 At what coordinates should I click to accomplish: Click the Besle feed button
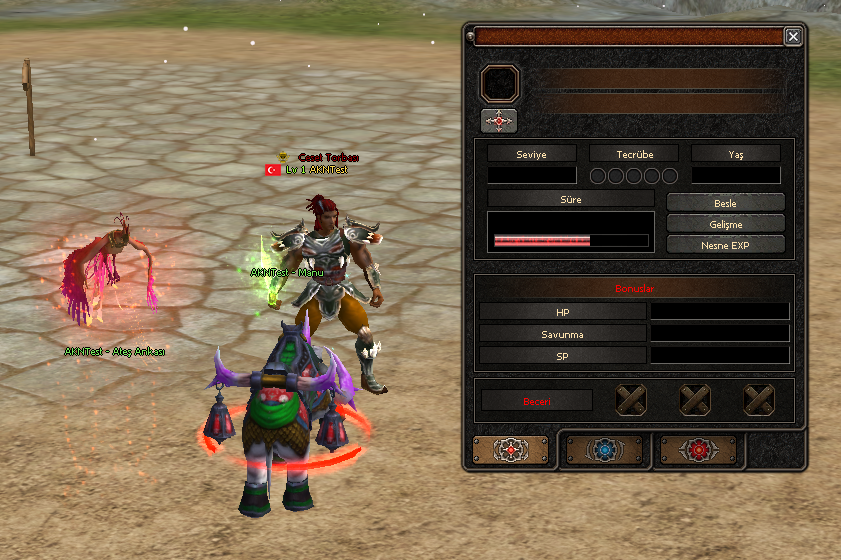[725, 203]
